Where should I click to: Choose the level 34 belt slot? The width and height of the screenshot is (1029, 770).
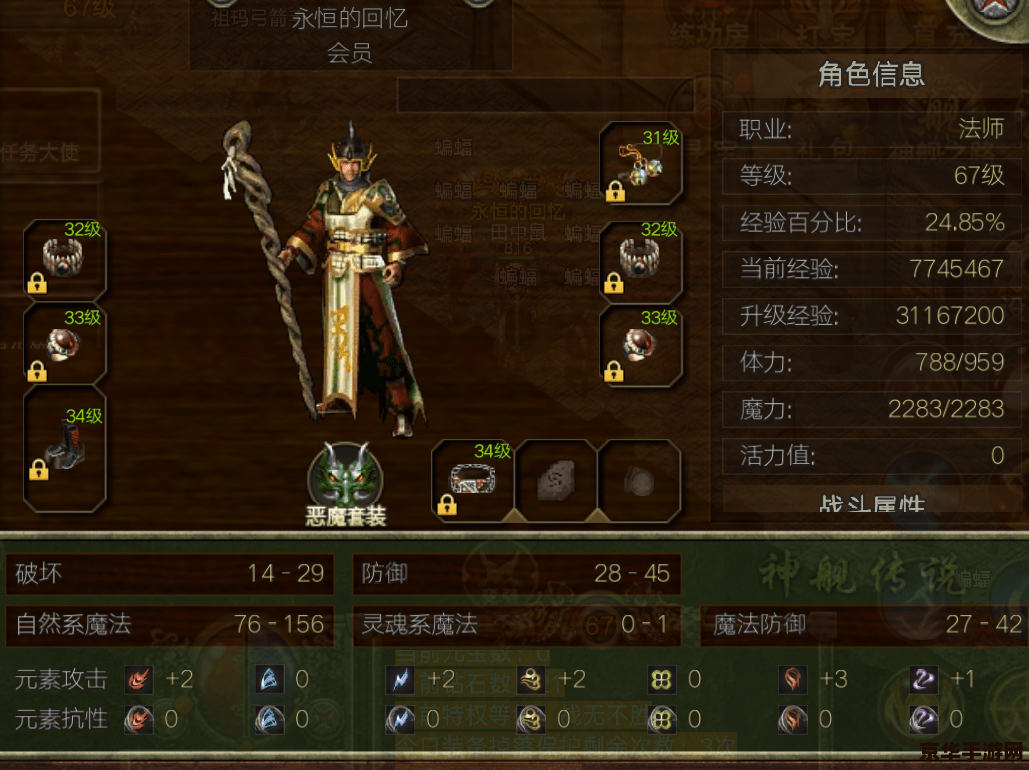coord(473,480)
